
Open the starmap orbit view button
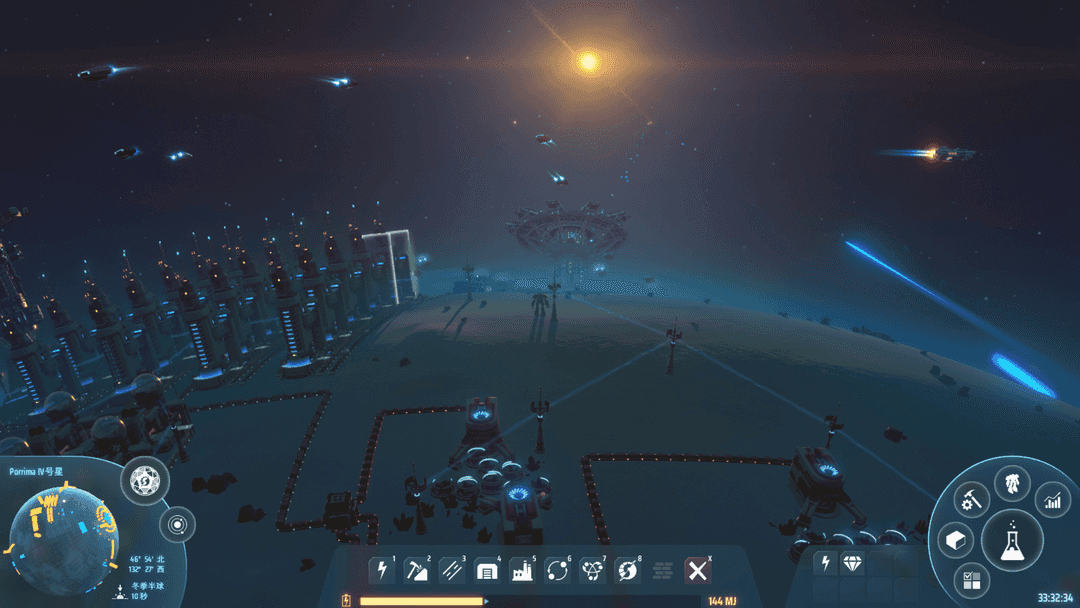tap(178, 524)
